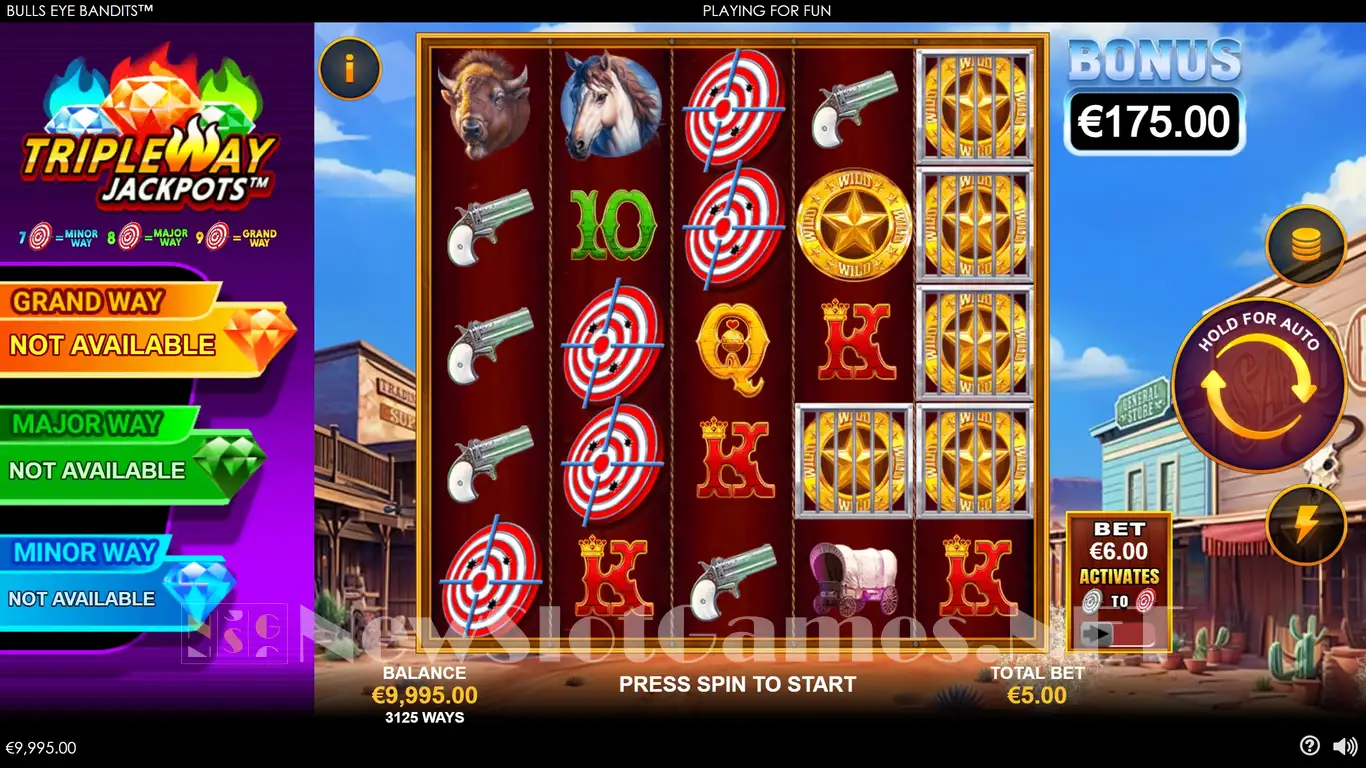Mute sound with the speaker icon
The image size is (1366, 768).
[x=1345, y=746]
